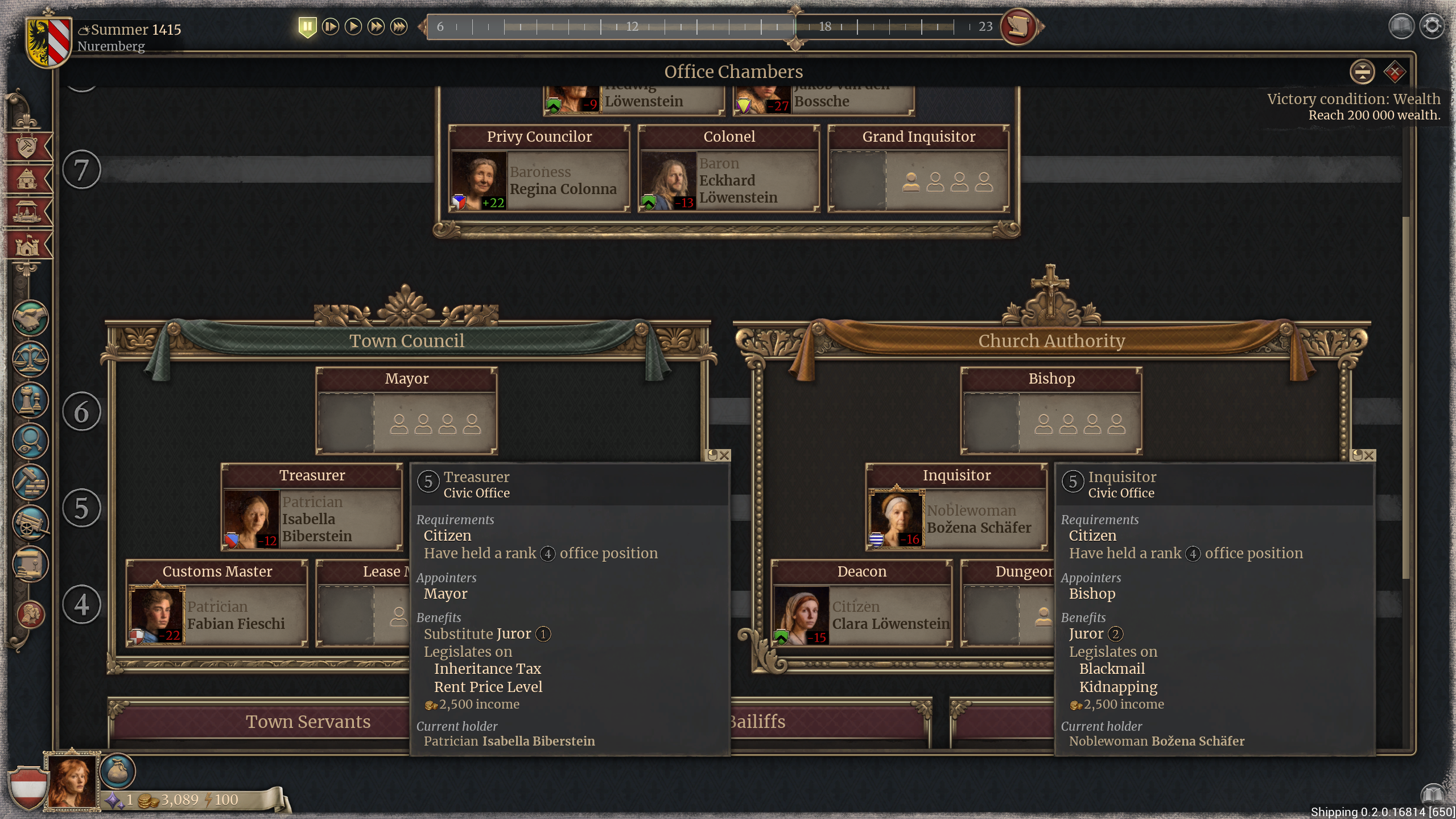
Task: Switch to the Town Servants section
Action: 308,722
